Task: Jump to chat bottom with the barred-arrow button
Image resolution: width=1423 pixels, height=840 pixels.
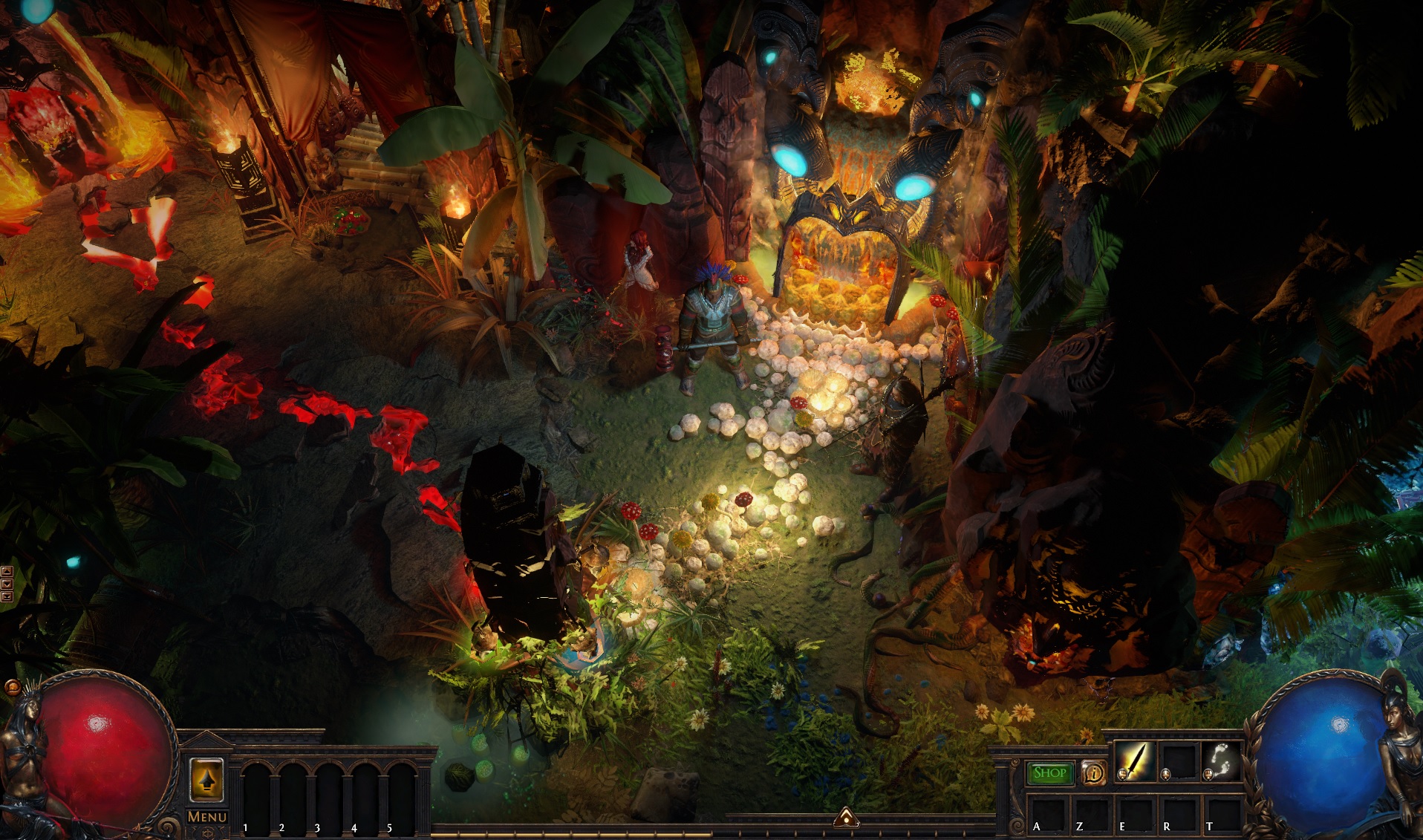Action: coord(7,596)
